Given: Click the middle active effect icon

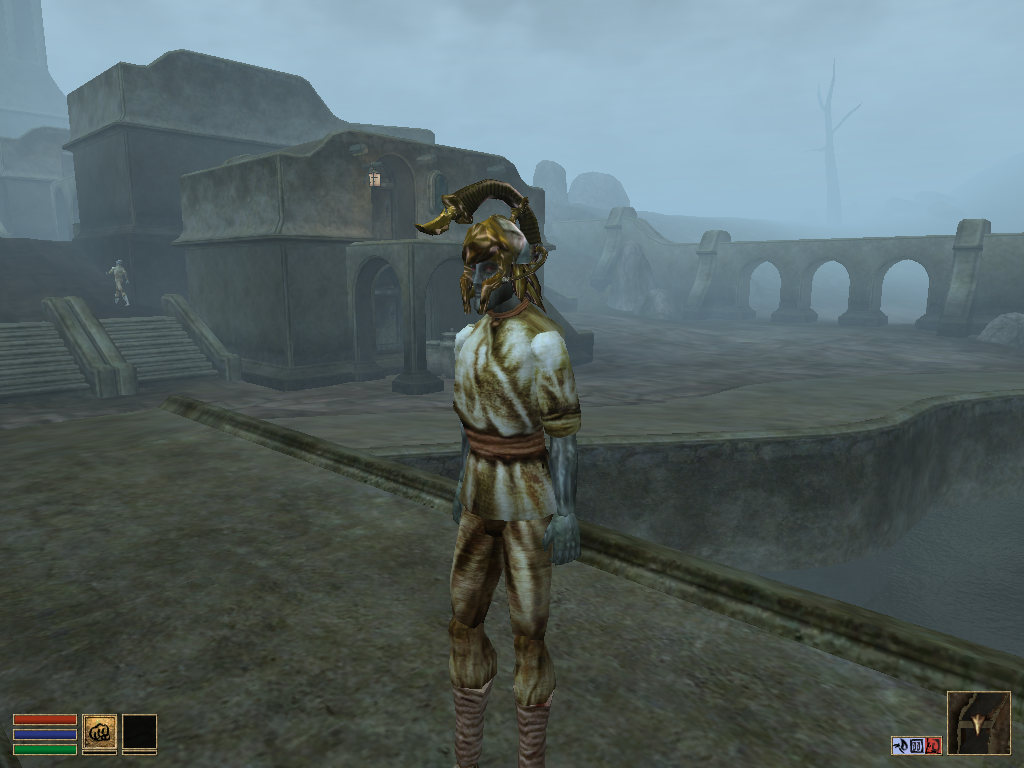Looking at the screenshot, I should 917,745.
